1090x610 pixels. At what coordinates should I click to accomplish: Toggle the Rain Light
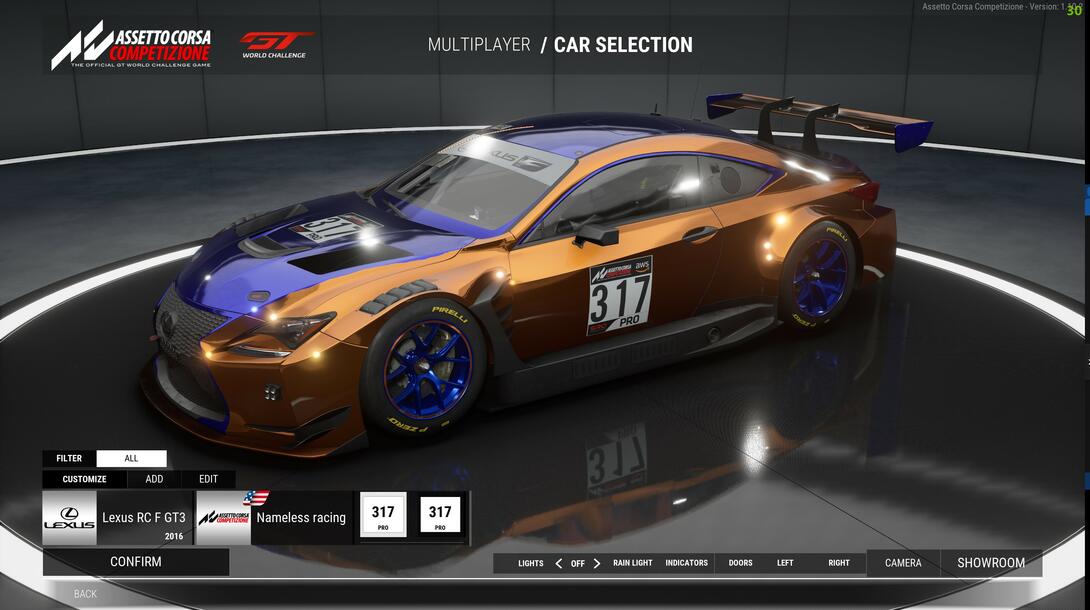[632, 563]
